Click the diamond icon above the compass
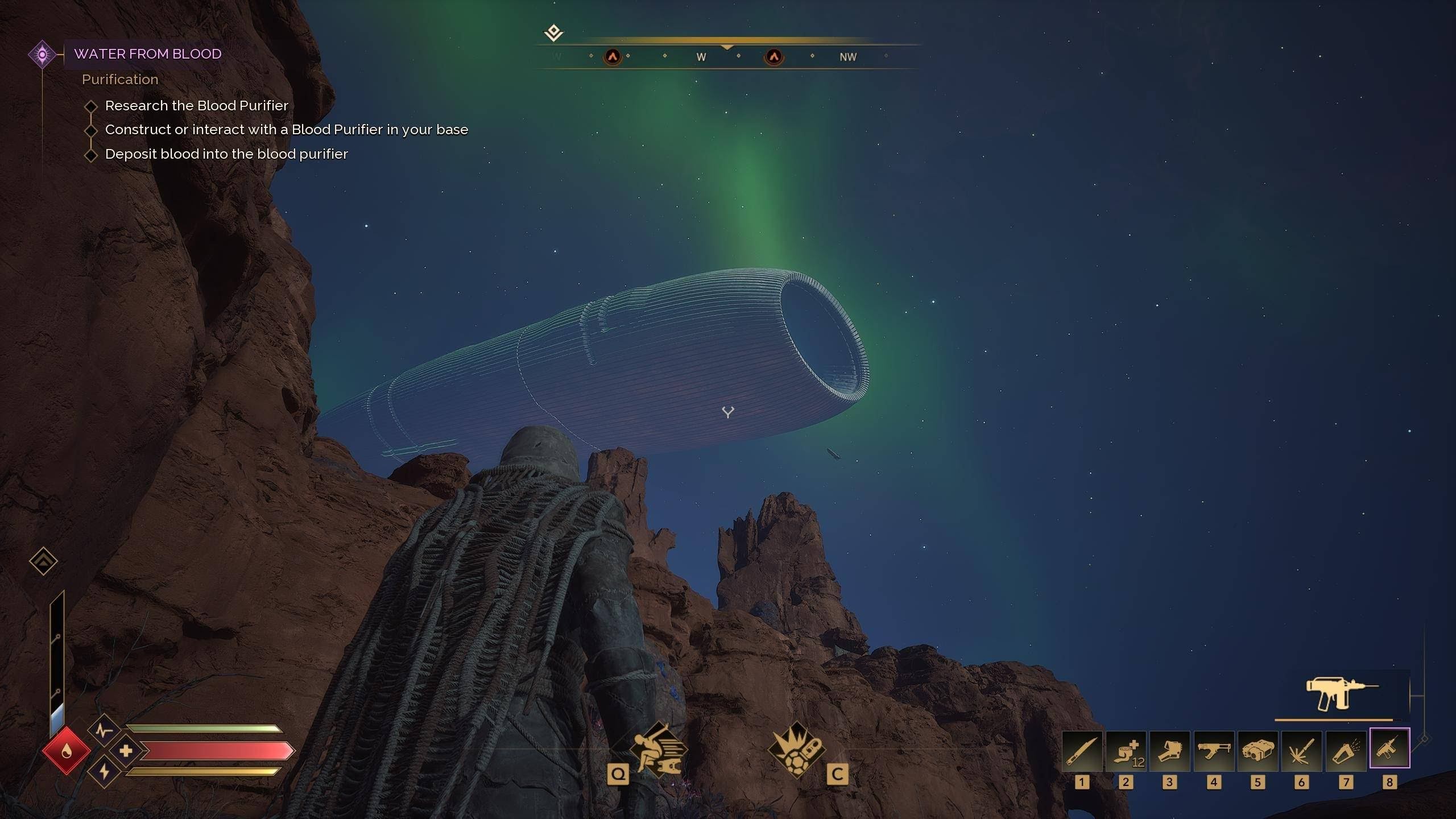The image size is (1456, 819). tap(553, 32)
